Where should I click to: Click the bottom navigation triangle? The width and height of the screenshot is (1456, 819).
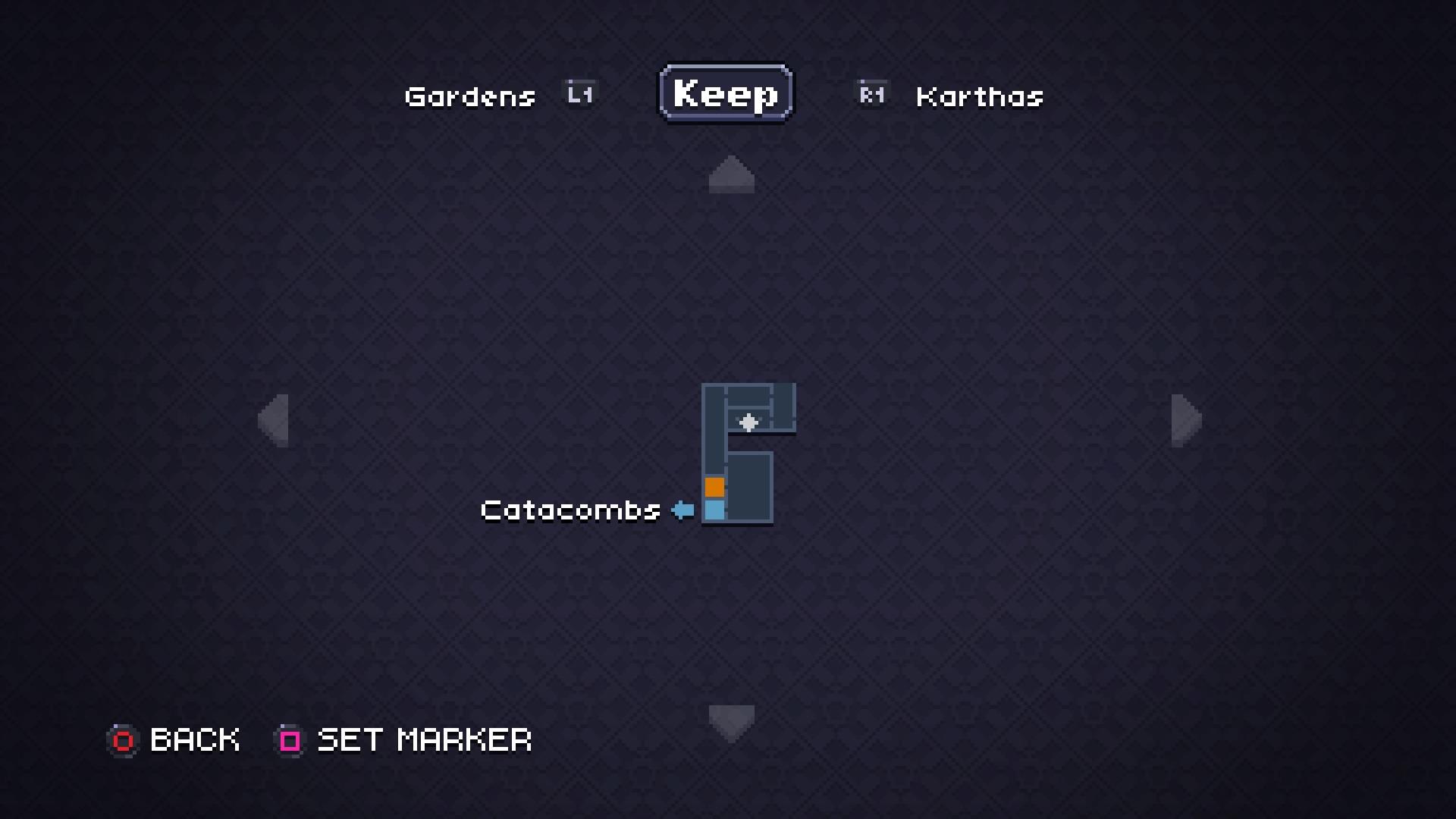pos(730,720)
